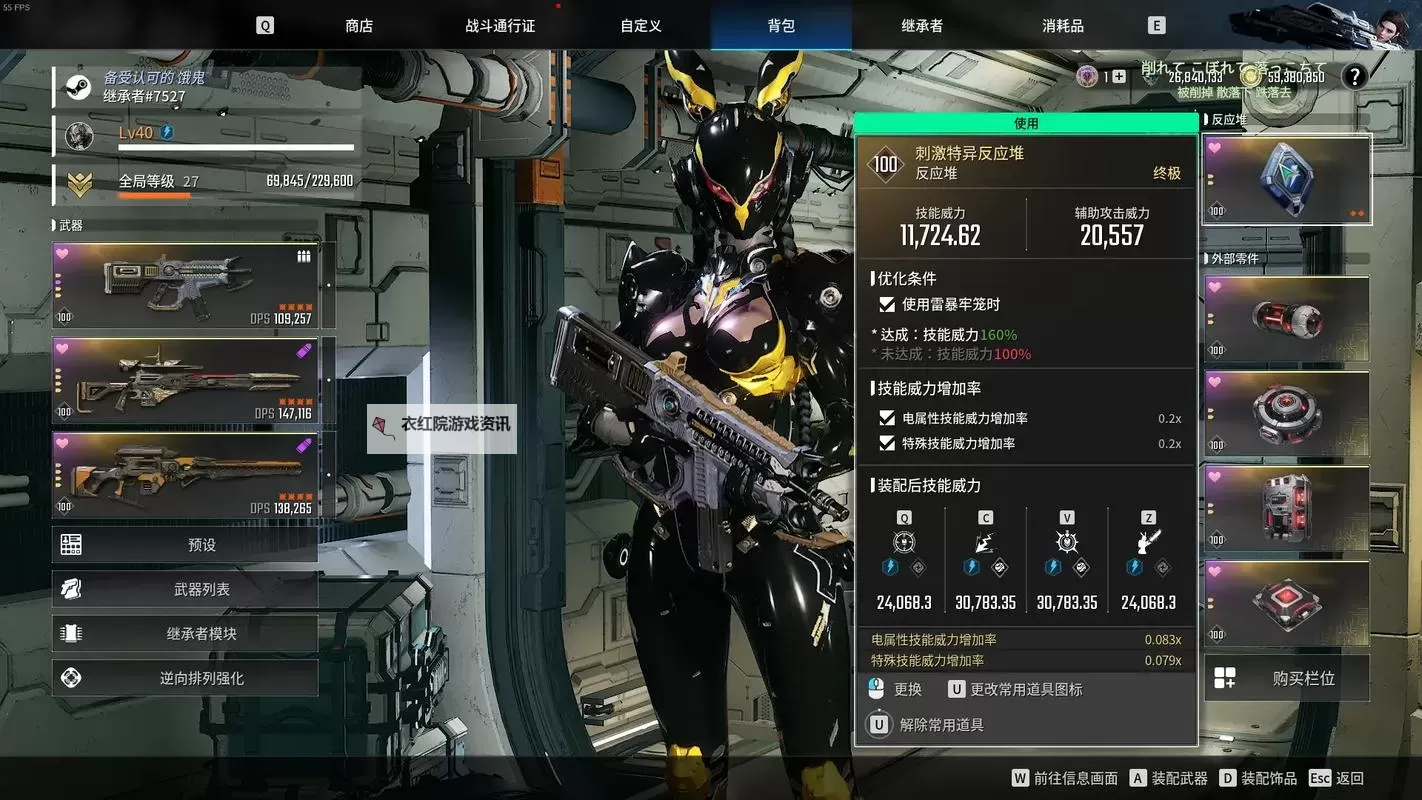Click the green 使用 button
Screen dimensions: 1422x800
pos(1026,123)
